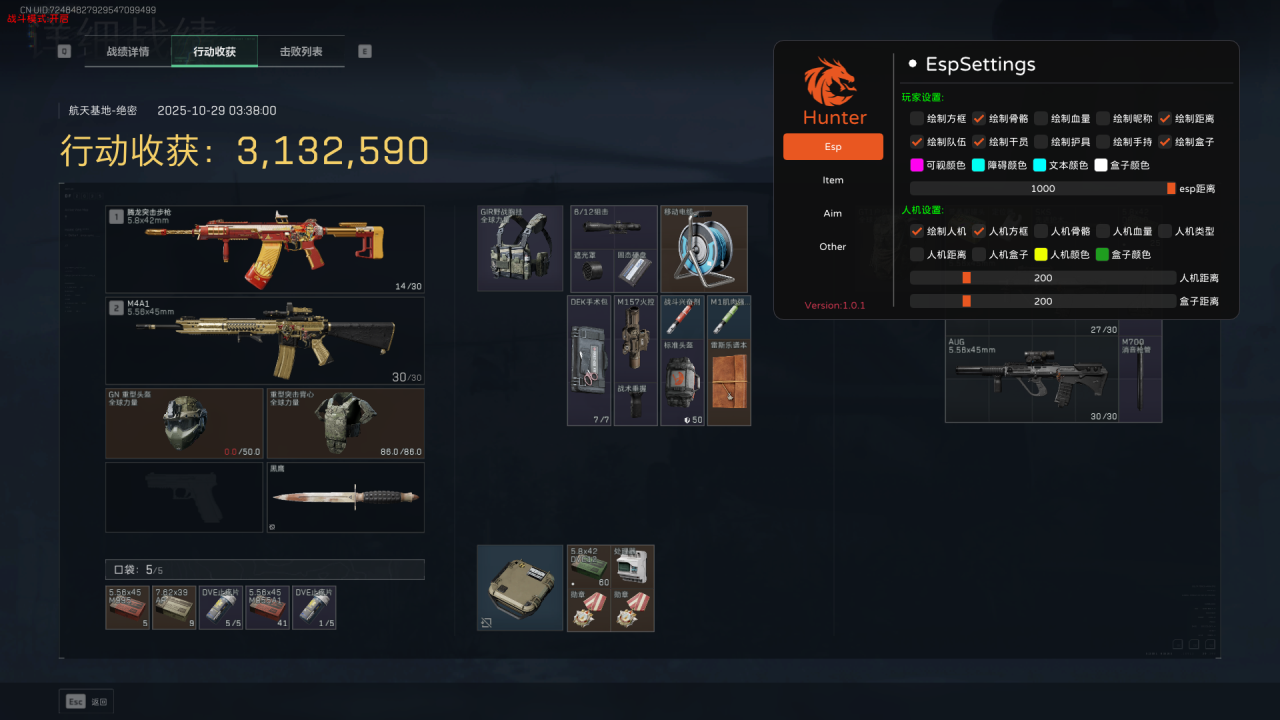Open the Other section in Hunter overlay
This screenshot has height=720, width=1280.
tap(833, 247)
